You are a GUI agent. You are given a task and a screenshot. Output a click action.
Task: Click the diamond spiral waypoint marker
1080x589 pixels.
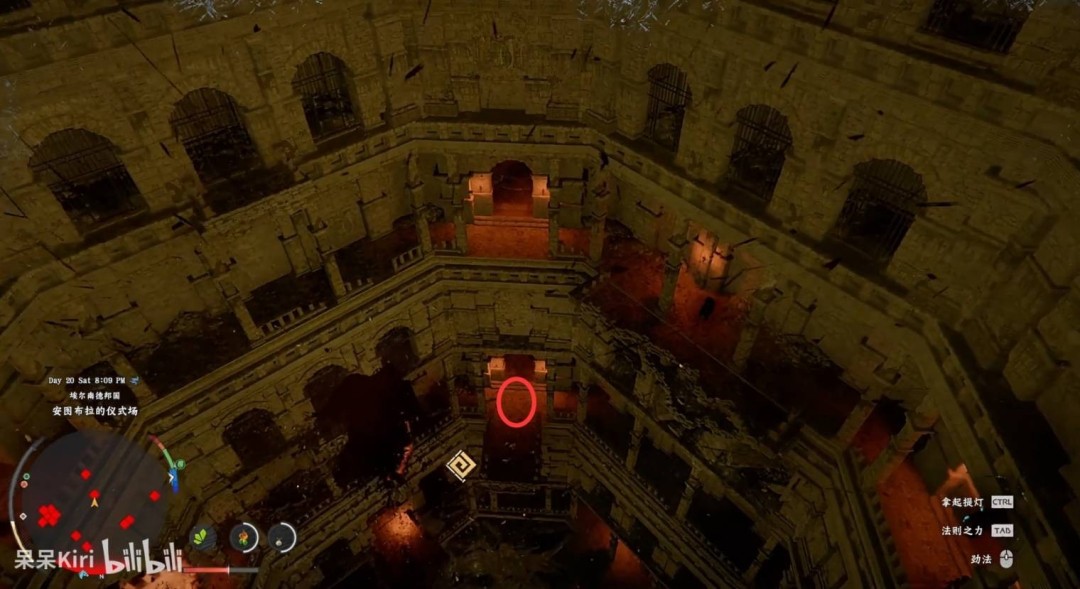pos(461,466)
